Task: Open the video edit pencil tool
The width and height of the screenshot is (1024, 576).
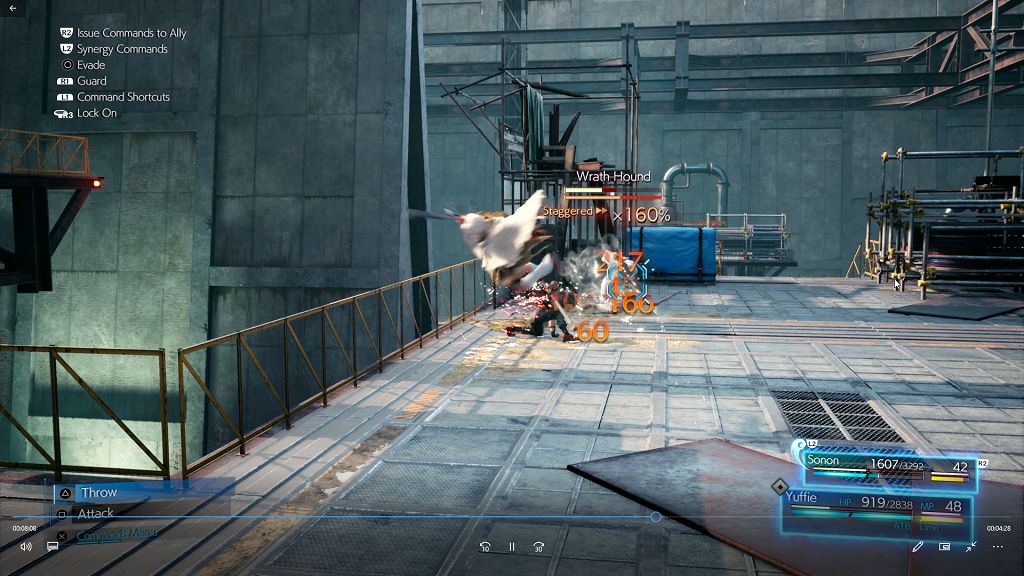Action: coord(918,547)
